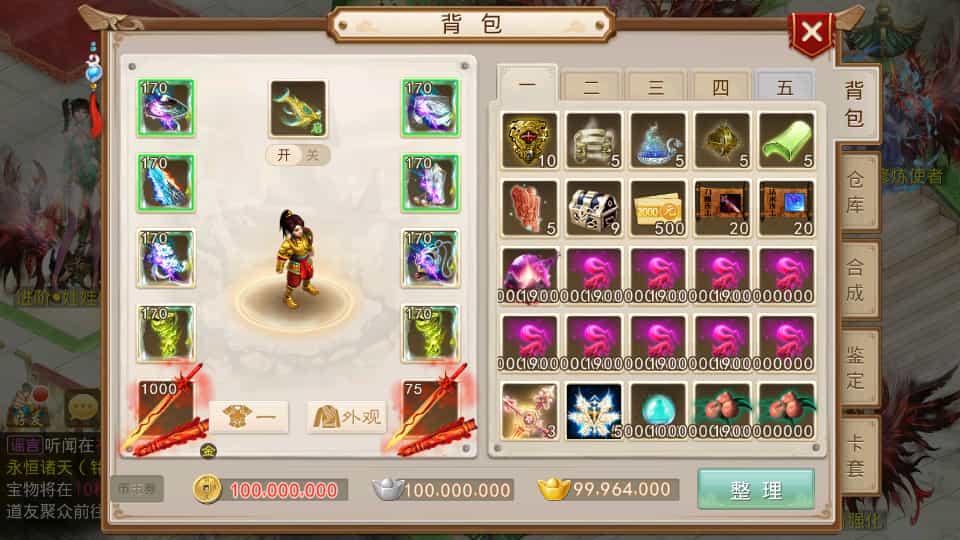Click the equipment set 一 button
This screenshot has width=960, height=540.
pyautogui.click(x=249, y=417)
